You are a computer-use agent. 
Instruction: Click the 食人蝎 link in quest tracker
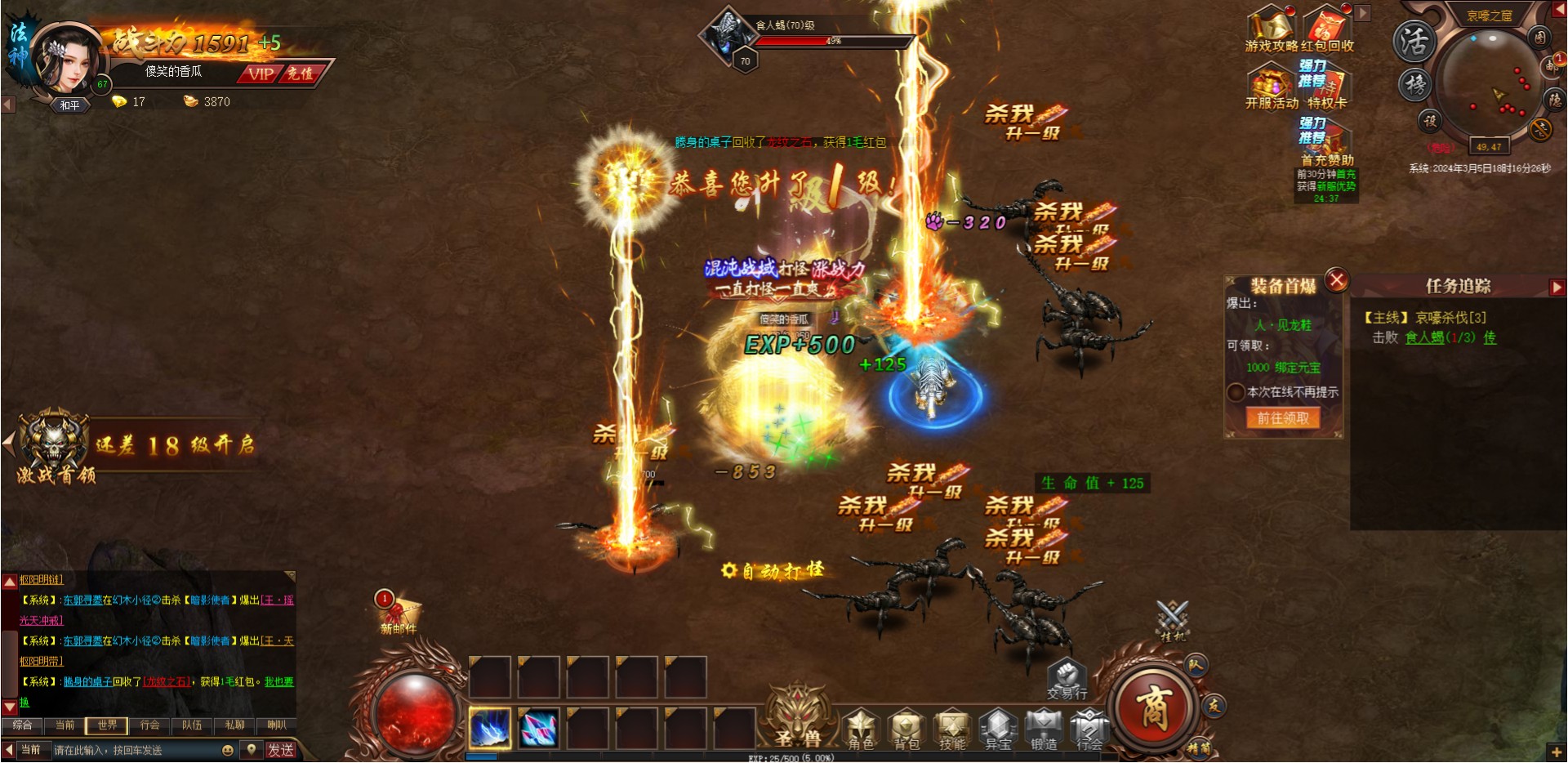pyautogui.click(x=1424, y=337)
